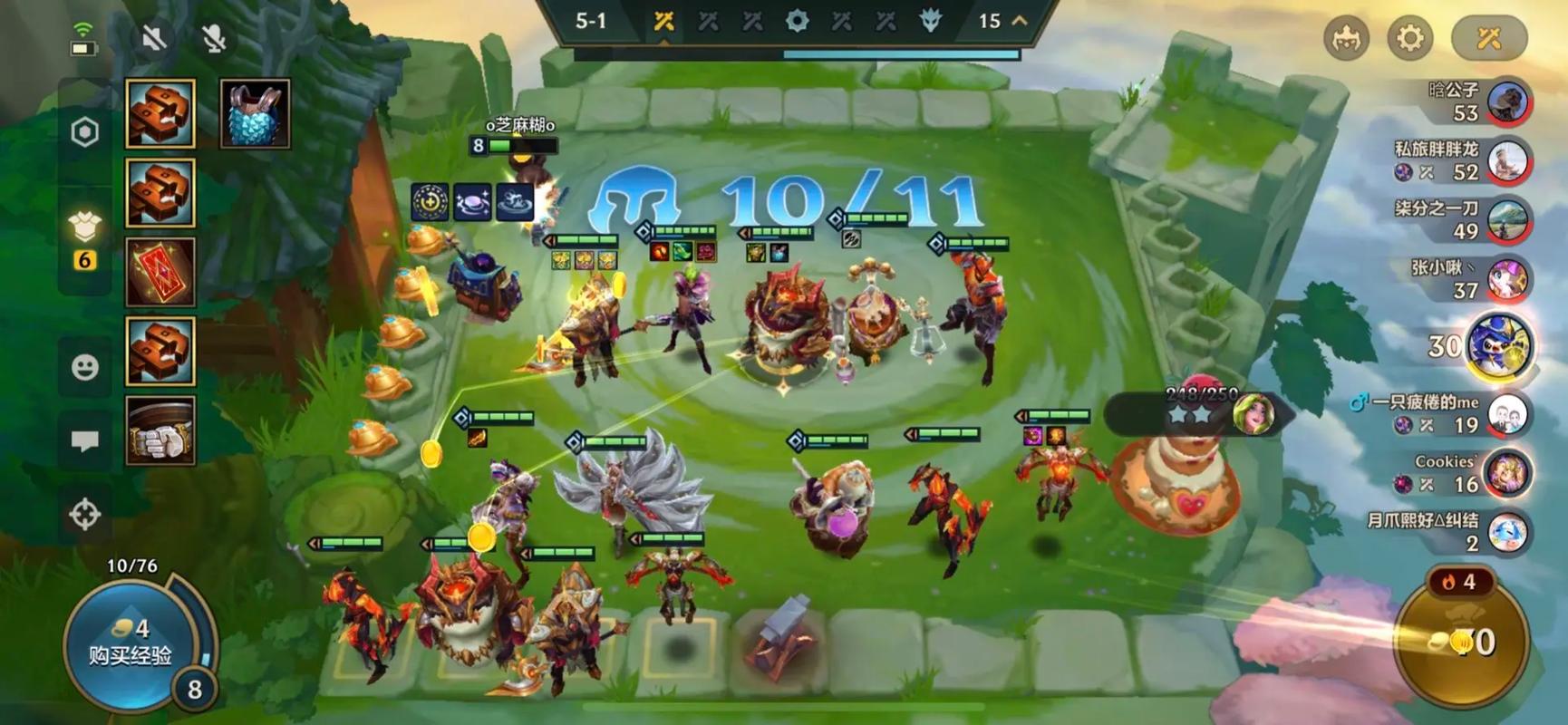Tap the crosshair recenter icon
This screenshot has width=1568, height=725.
coord(85,514)
